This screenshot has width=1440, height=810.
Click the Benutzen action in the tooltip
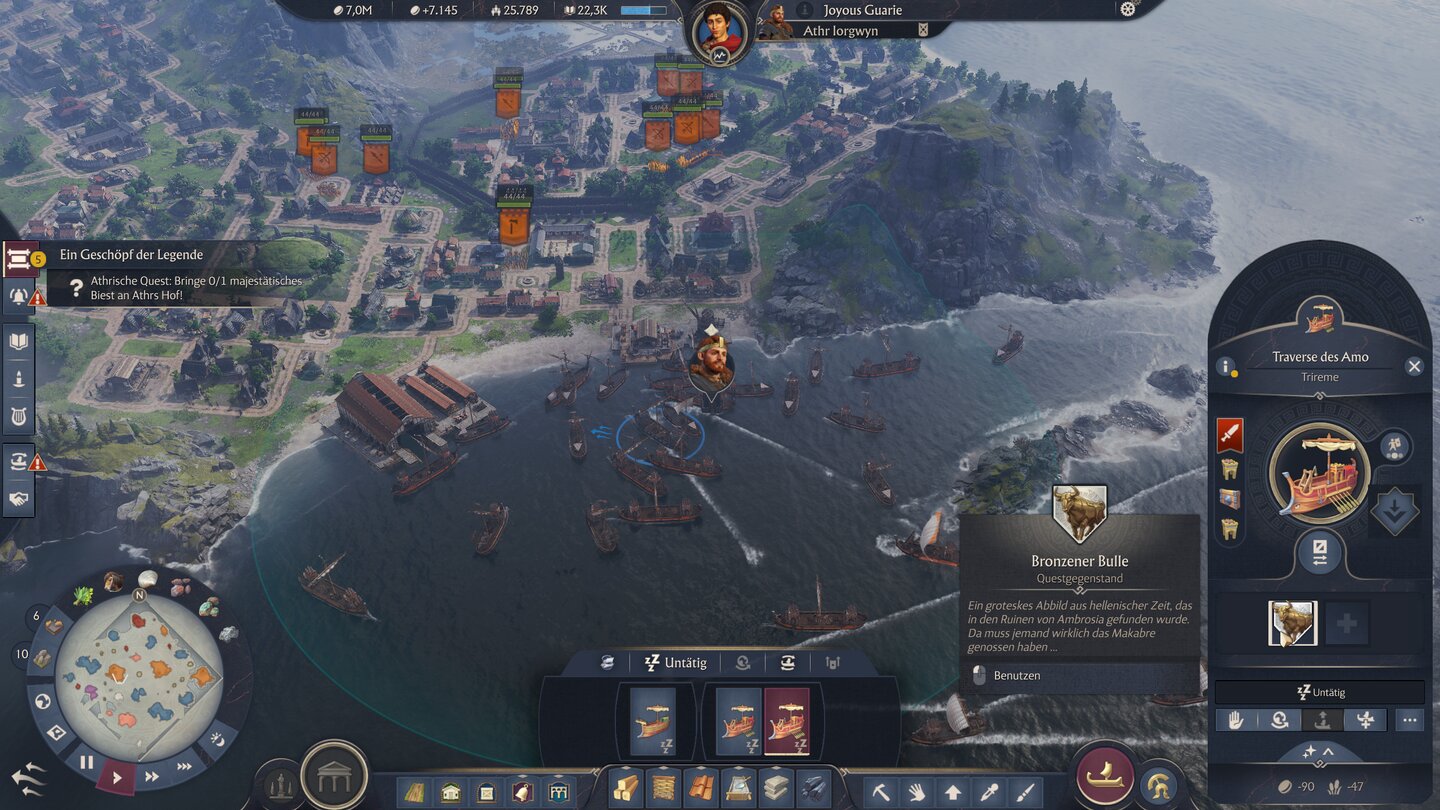tap(1016, 676)
